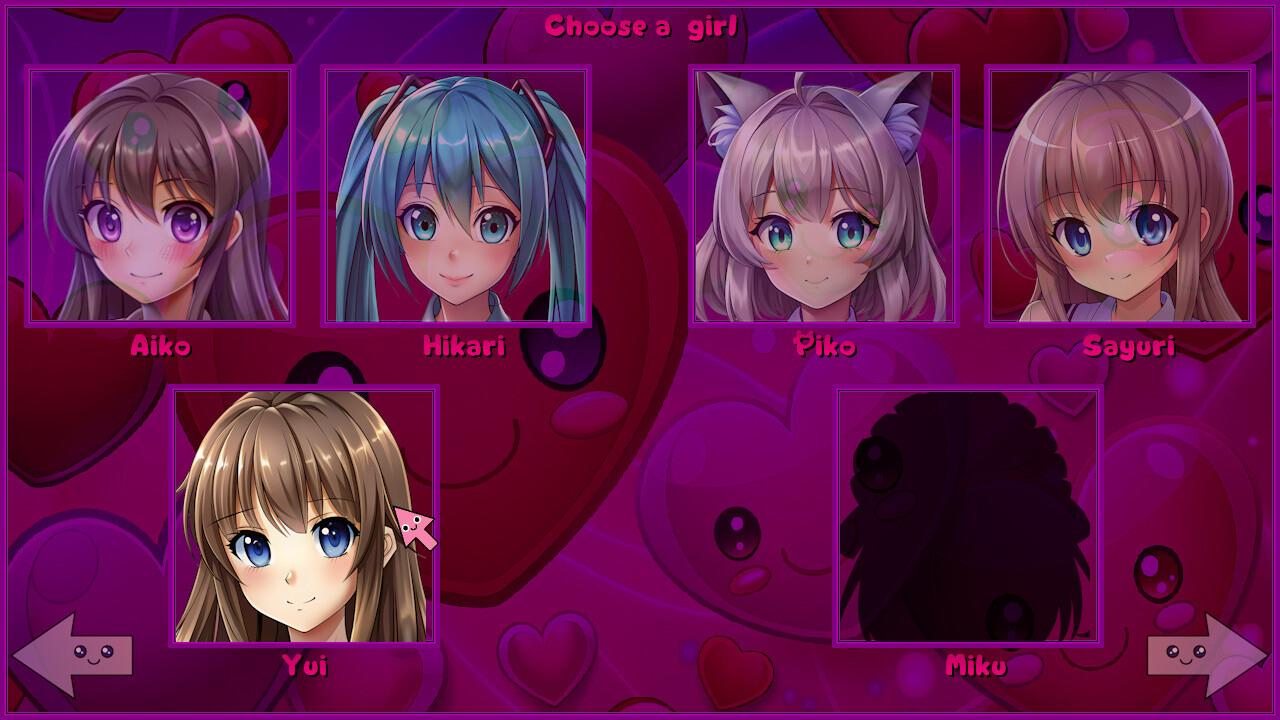
Task: Click Hikari's name label
Action: 463,349
